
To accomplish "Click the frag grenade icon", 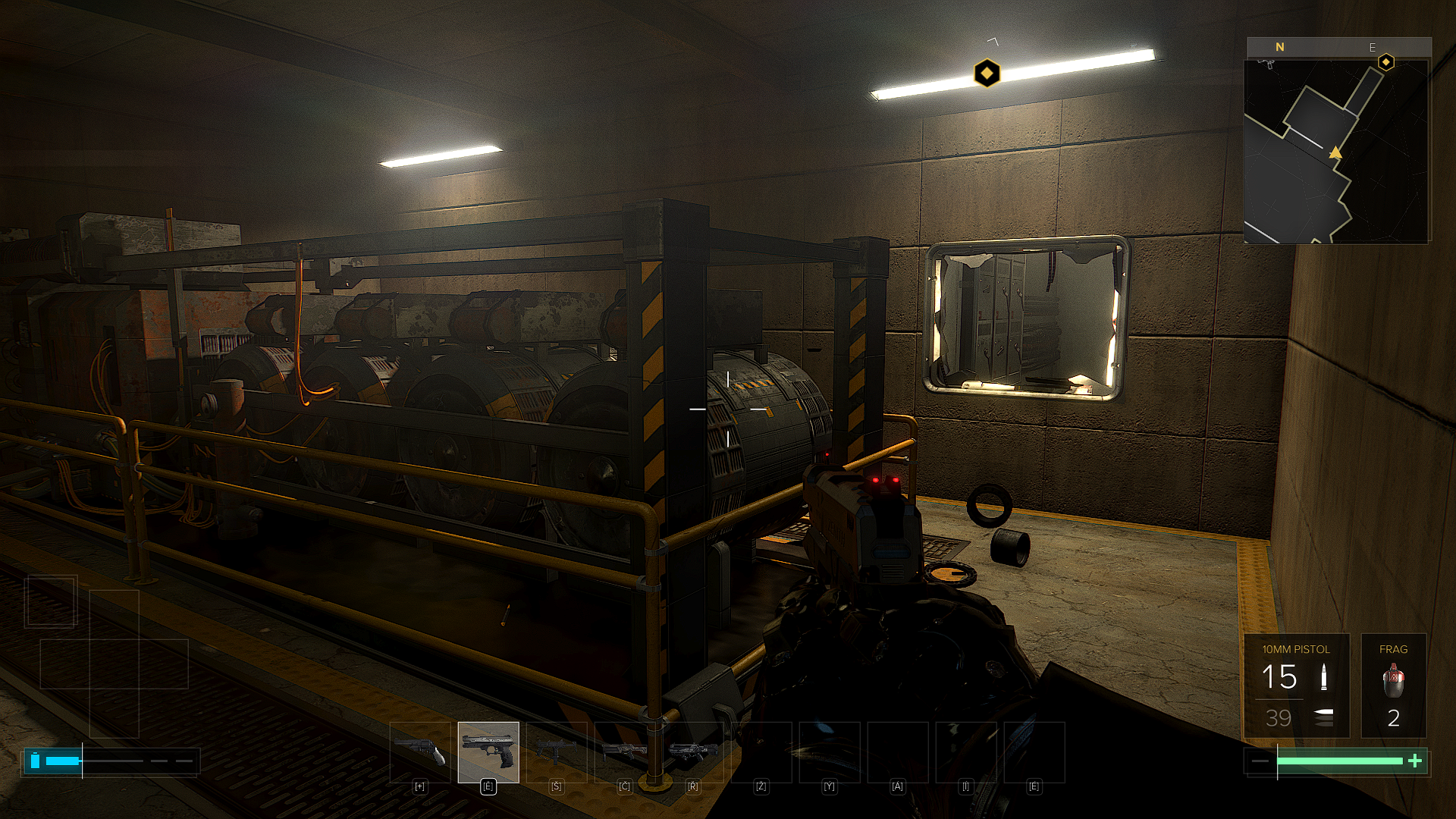I will click(x=1393, y=680).
